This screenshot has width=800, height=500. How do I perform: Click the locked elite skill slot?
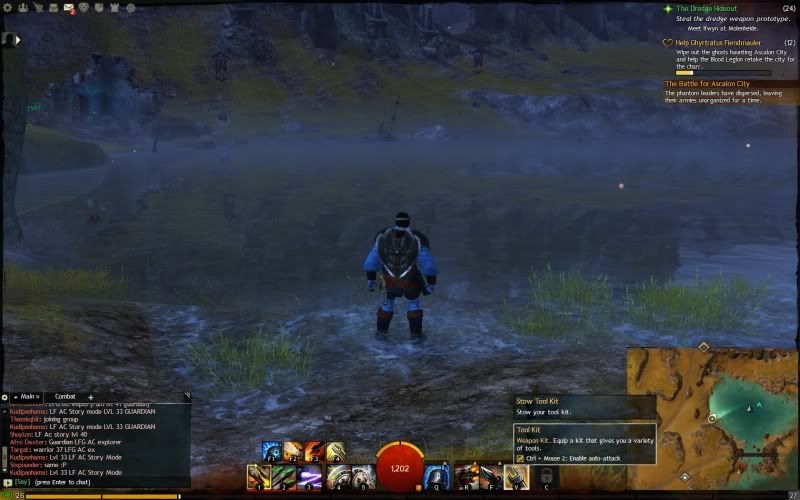[x=545, y=477]
